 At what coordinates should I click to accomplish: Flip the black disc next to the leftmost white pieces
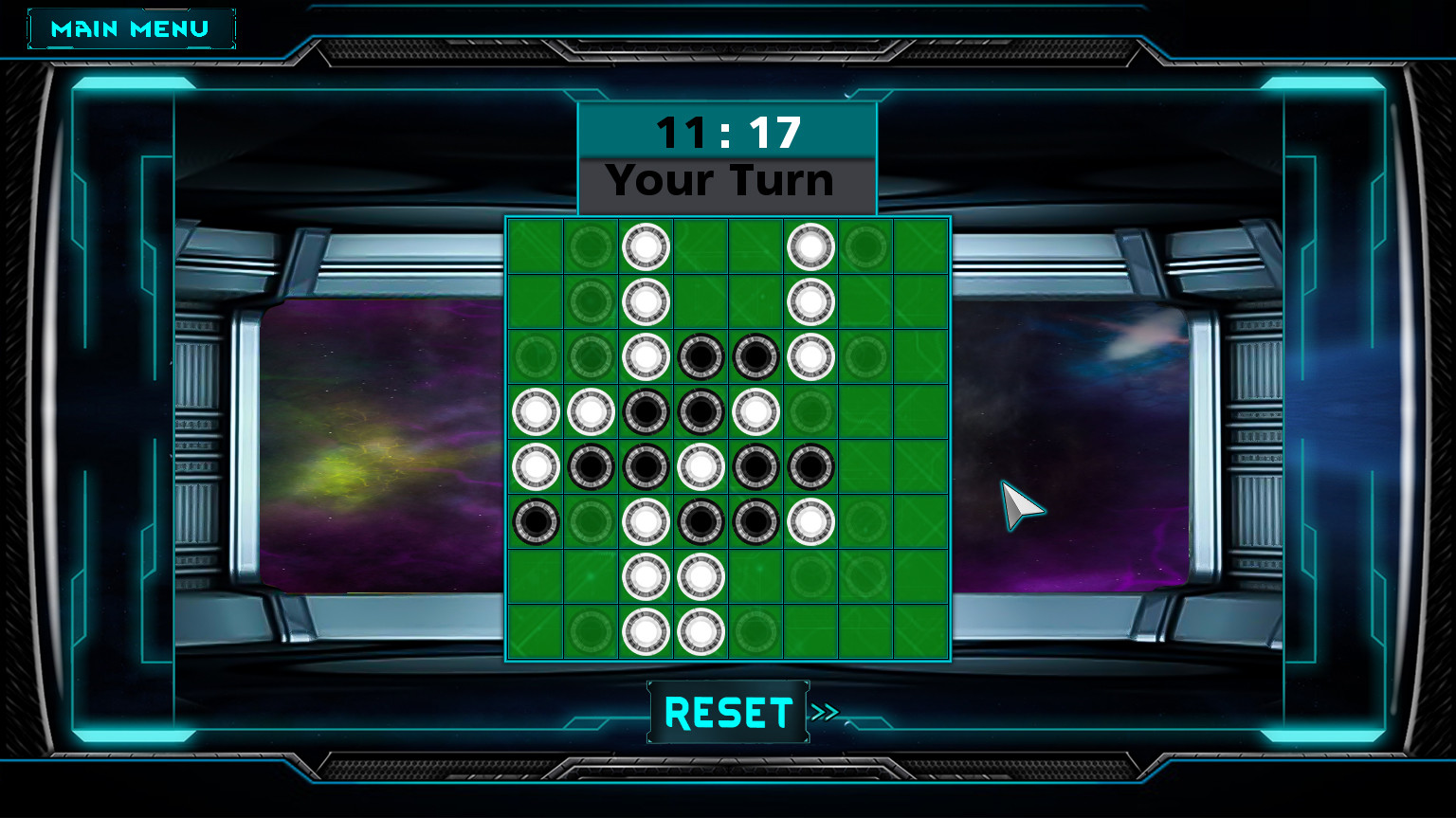tap(646, 411)
